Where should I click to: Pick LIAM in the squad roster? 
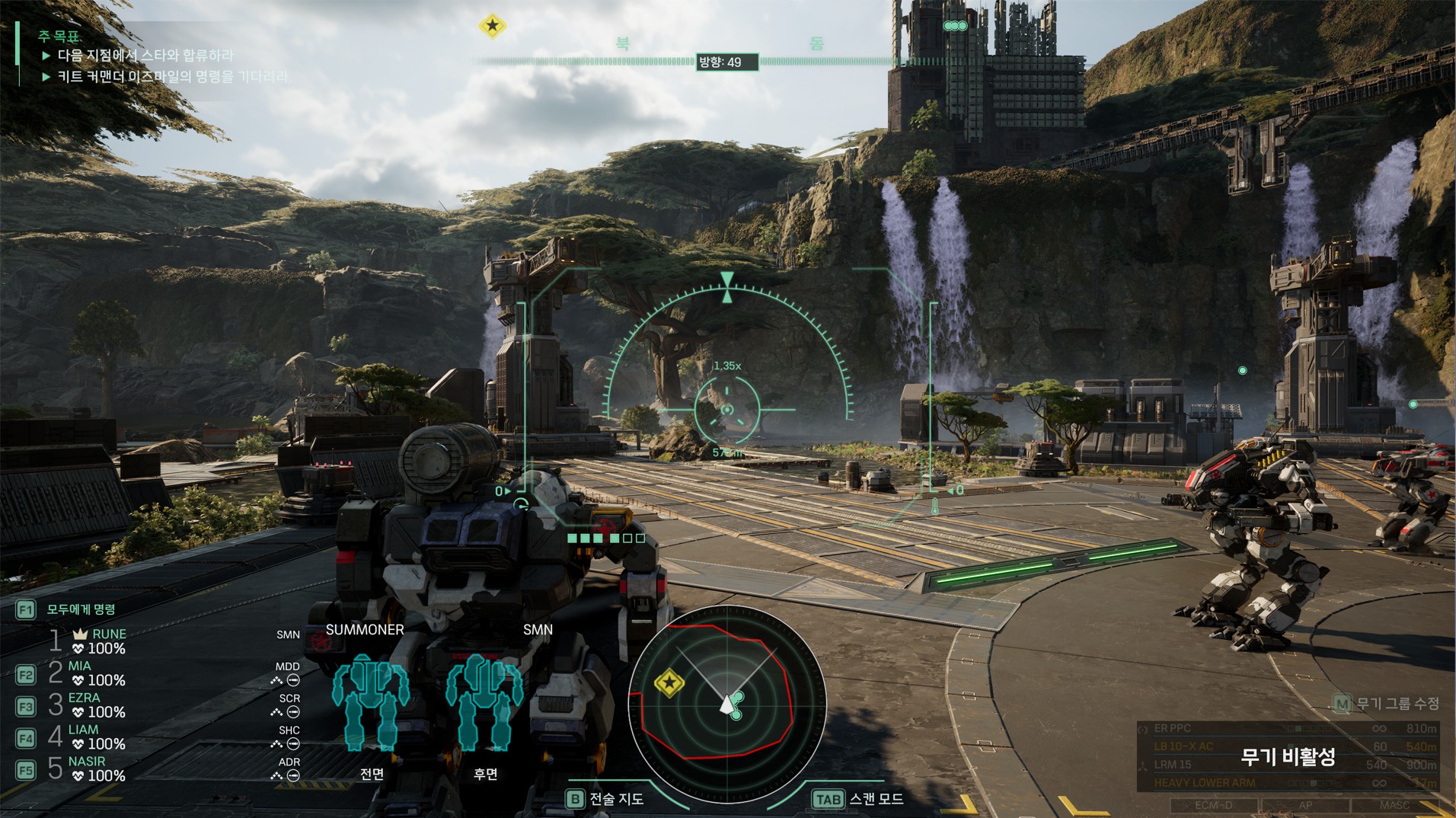[83, 730]
